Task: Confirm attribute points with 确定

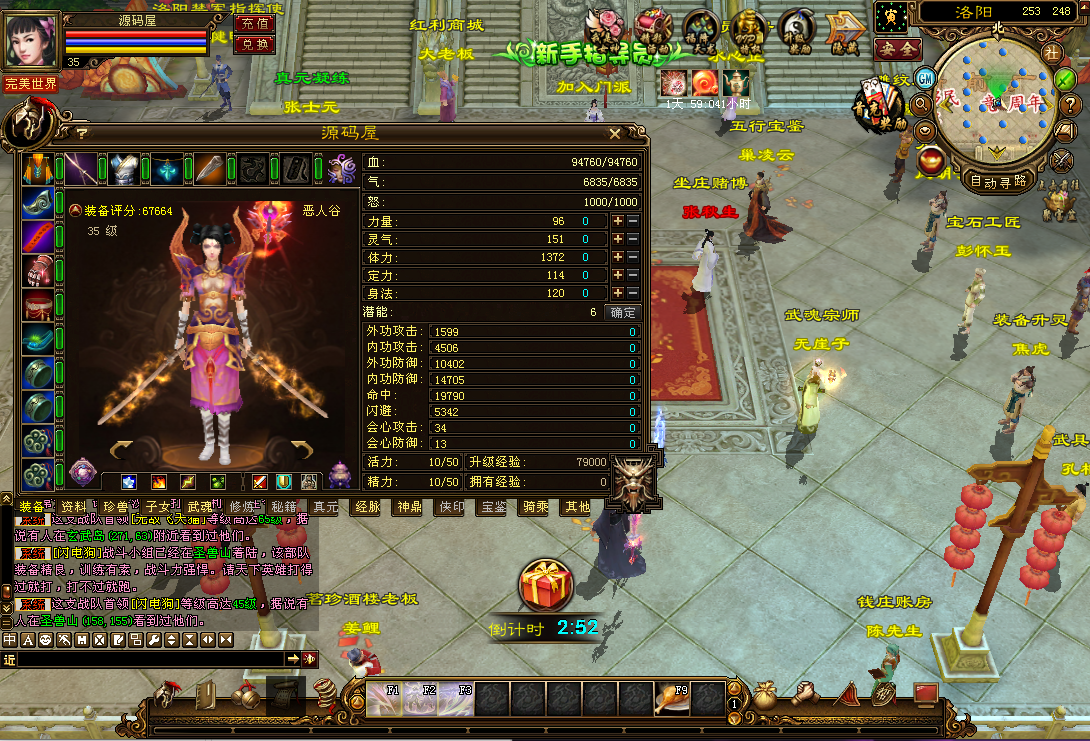Action: [621, 312]
